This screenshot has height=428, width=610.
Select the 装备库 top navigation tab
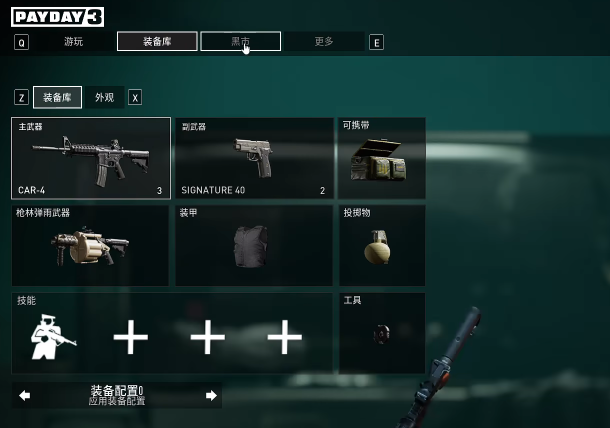[156, 42]
